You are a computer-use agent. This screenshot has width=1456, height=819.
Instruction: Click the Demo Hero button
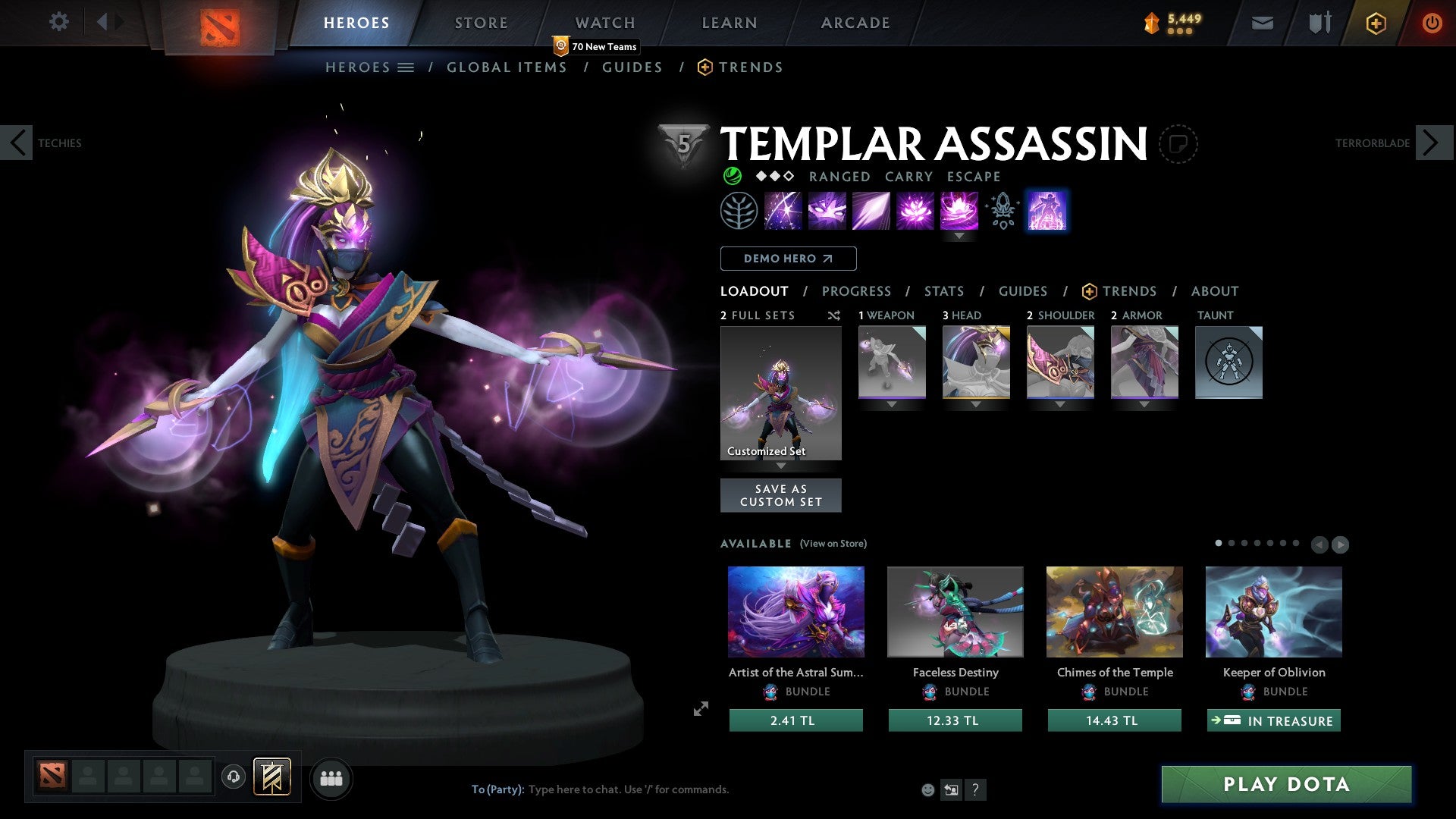point(787,258)
